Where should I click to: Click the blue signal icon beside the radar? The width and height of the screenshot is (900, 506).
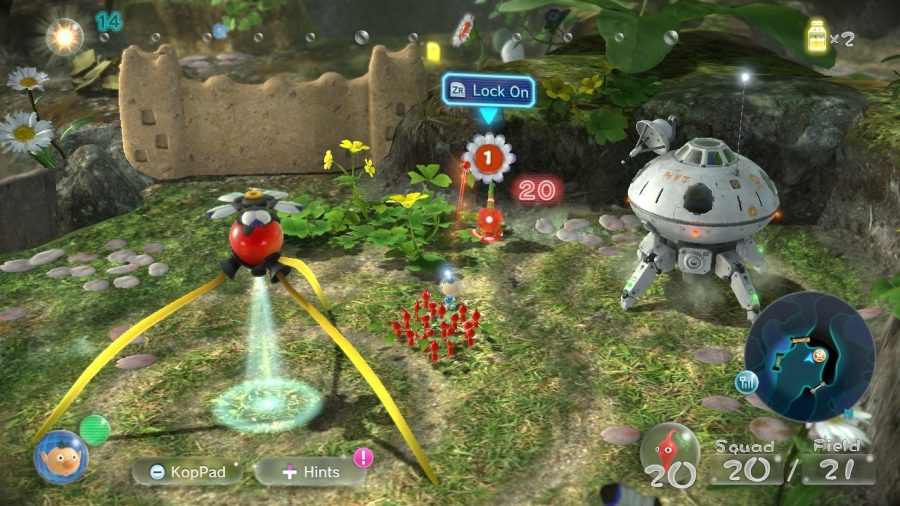click(x=746, y=381)
